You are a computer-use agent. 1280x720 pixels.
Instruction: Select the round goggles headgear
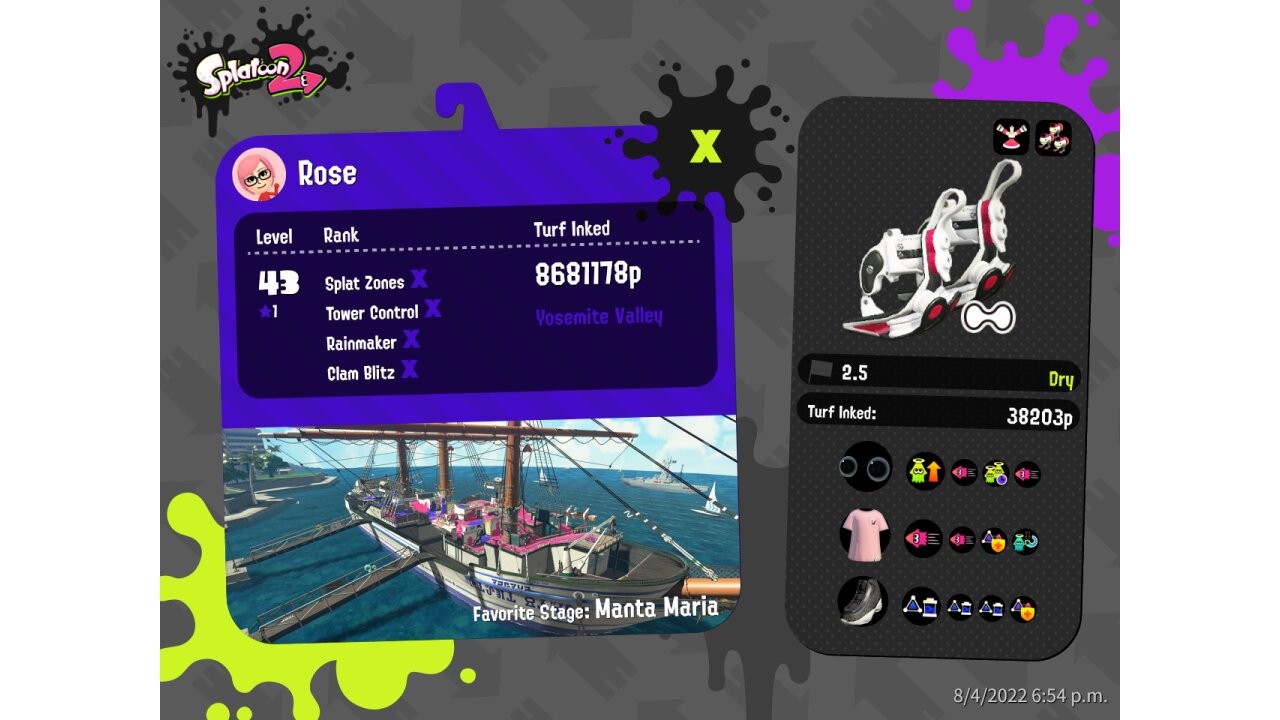[865, 467]
